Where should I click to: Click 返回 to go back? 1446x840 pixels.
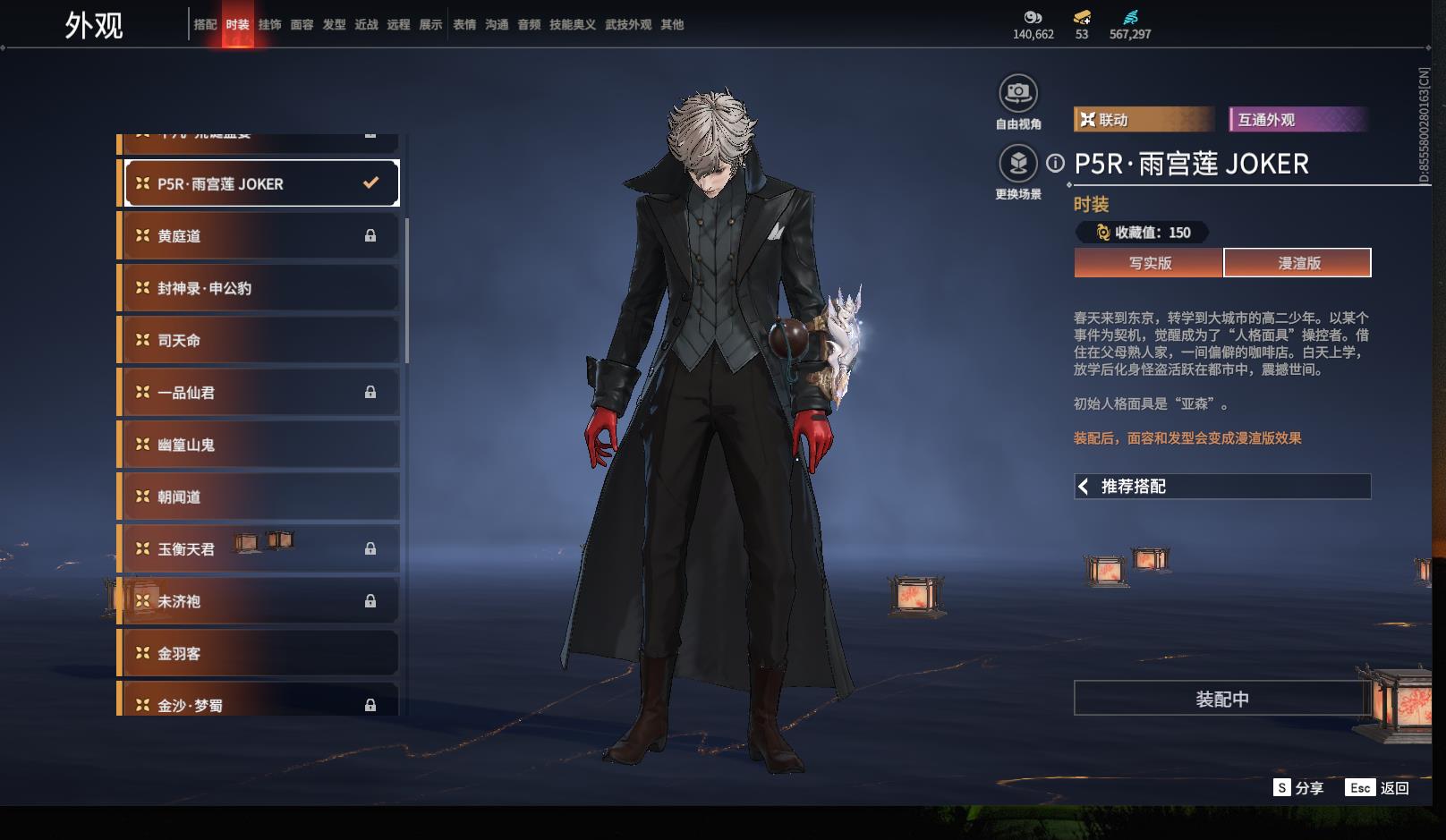1379,788
